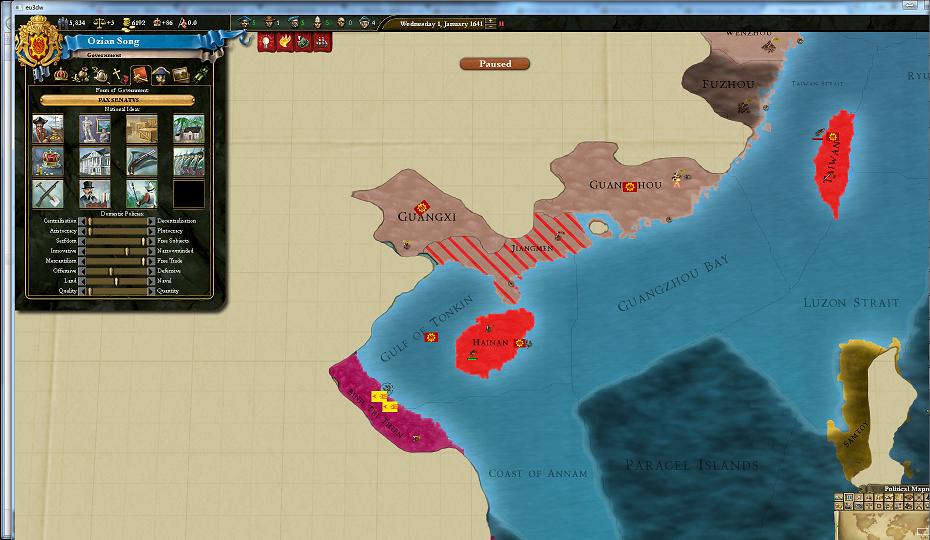Open the ship alert flag
The height and width of the screenshot is (540, 930).
click(322, 42)
